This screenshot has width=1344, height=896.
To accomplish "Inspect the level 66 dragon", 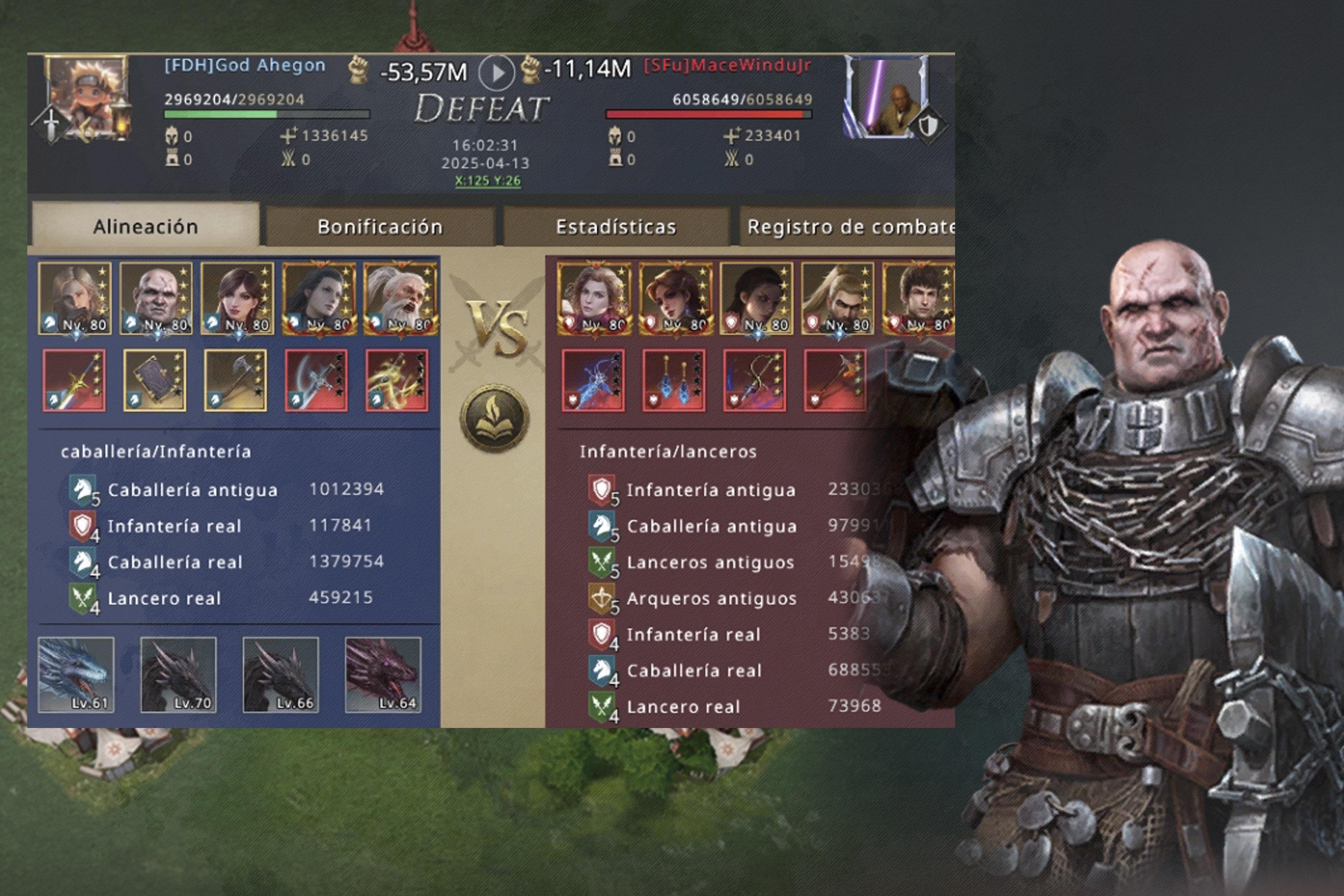I will pyautogui.click(x=280, y=674).
